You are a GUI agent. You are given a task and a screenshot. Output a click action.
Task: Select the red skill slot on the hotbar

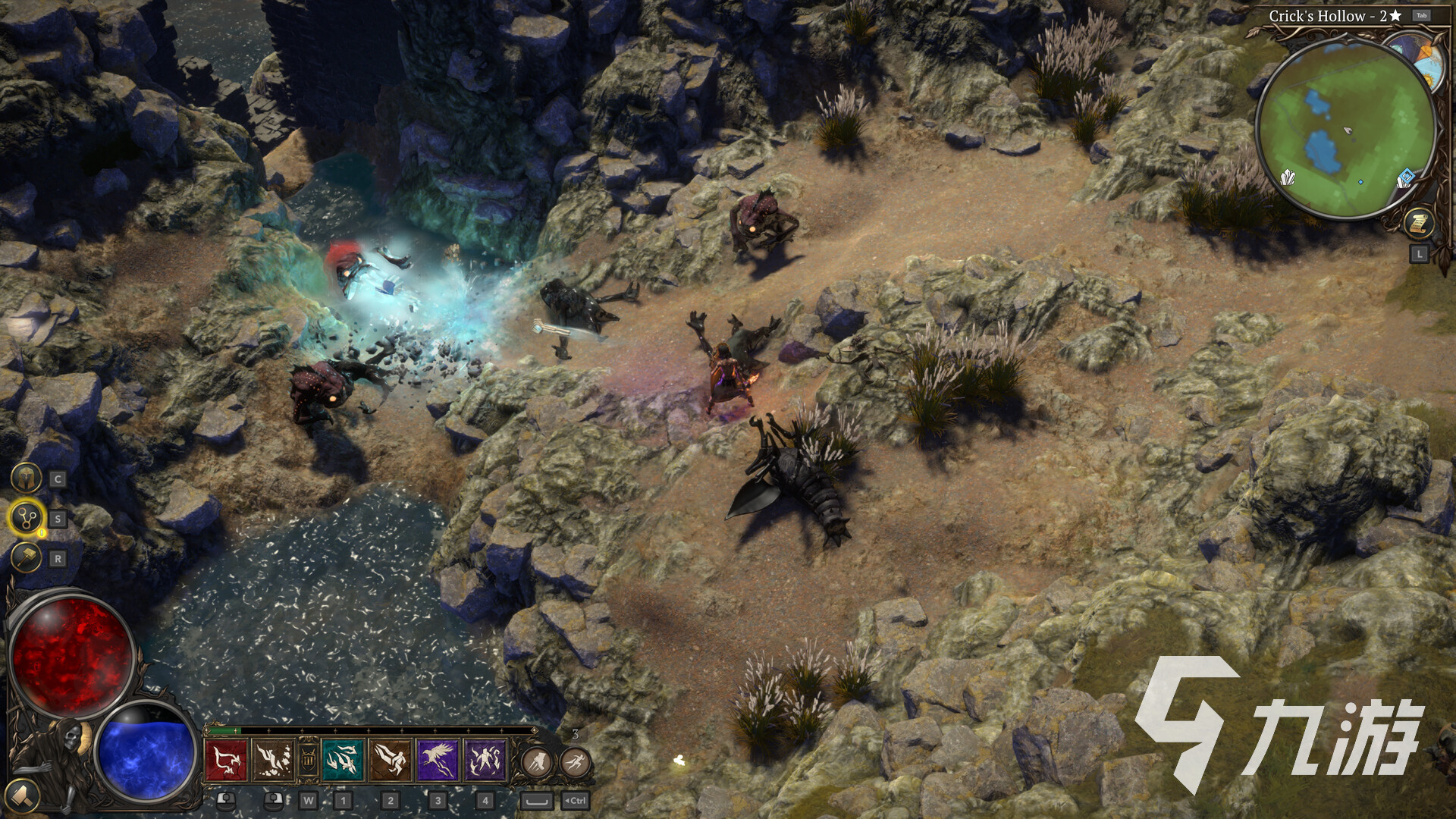[226, 760]
